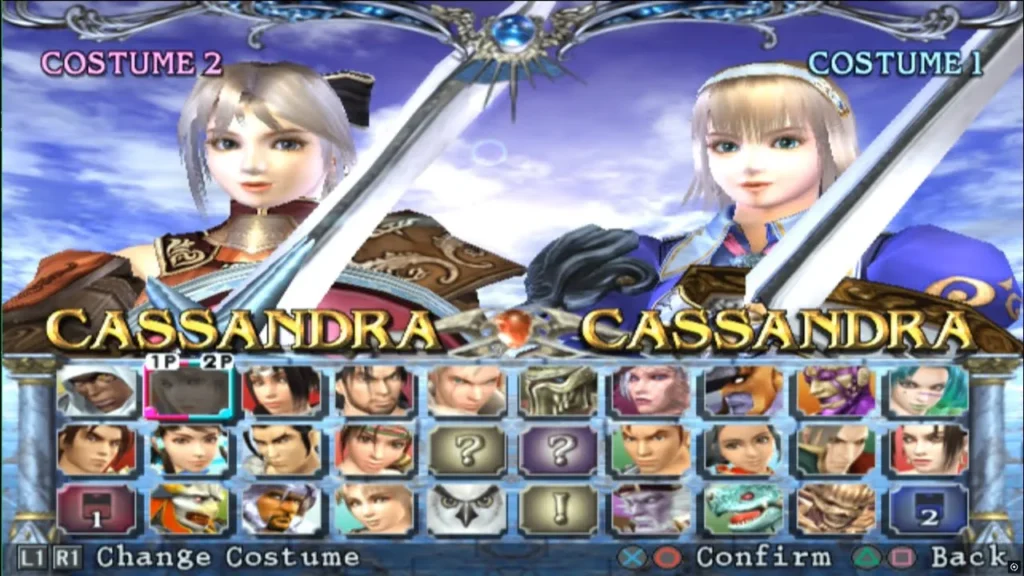Screen dimensions: 1024x576
Task: Choose the purple question mark tile
Action: (557, 450)
